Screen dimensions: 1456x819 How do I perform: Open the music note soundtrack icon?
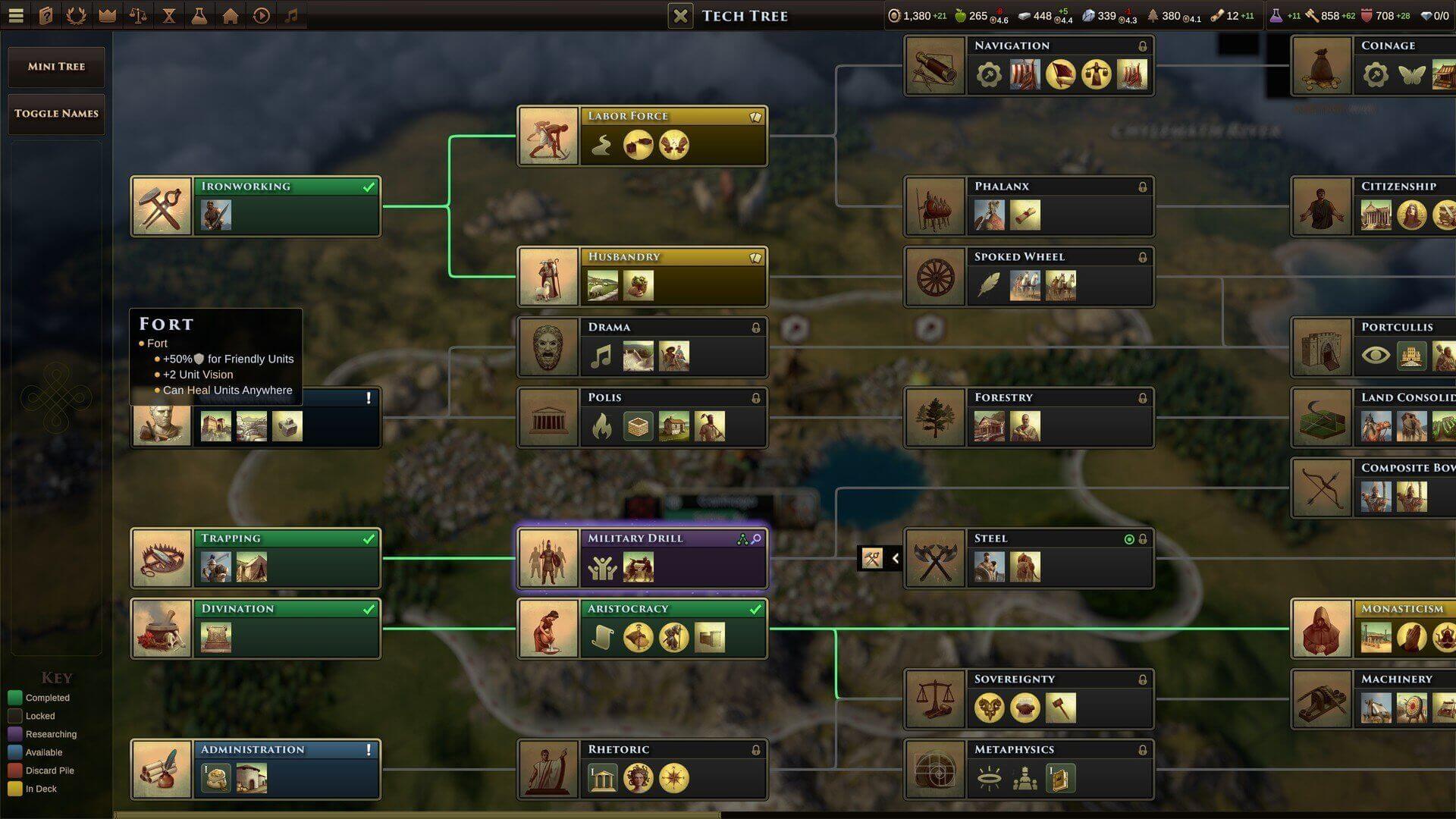point(292,14)
